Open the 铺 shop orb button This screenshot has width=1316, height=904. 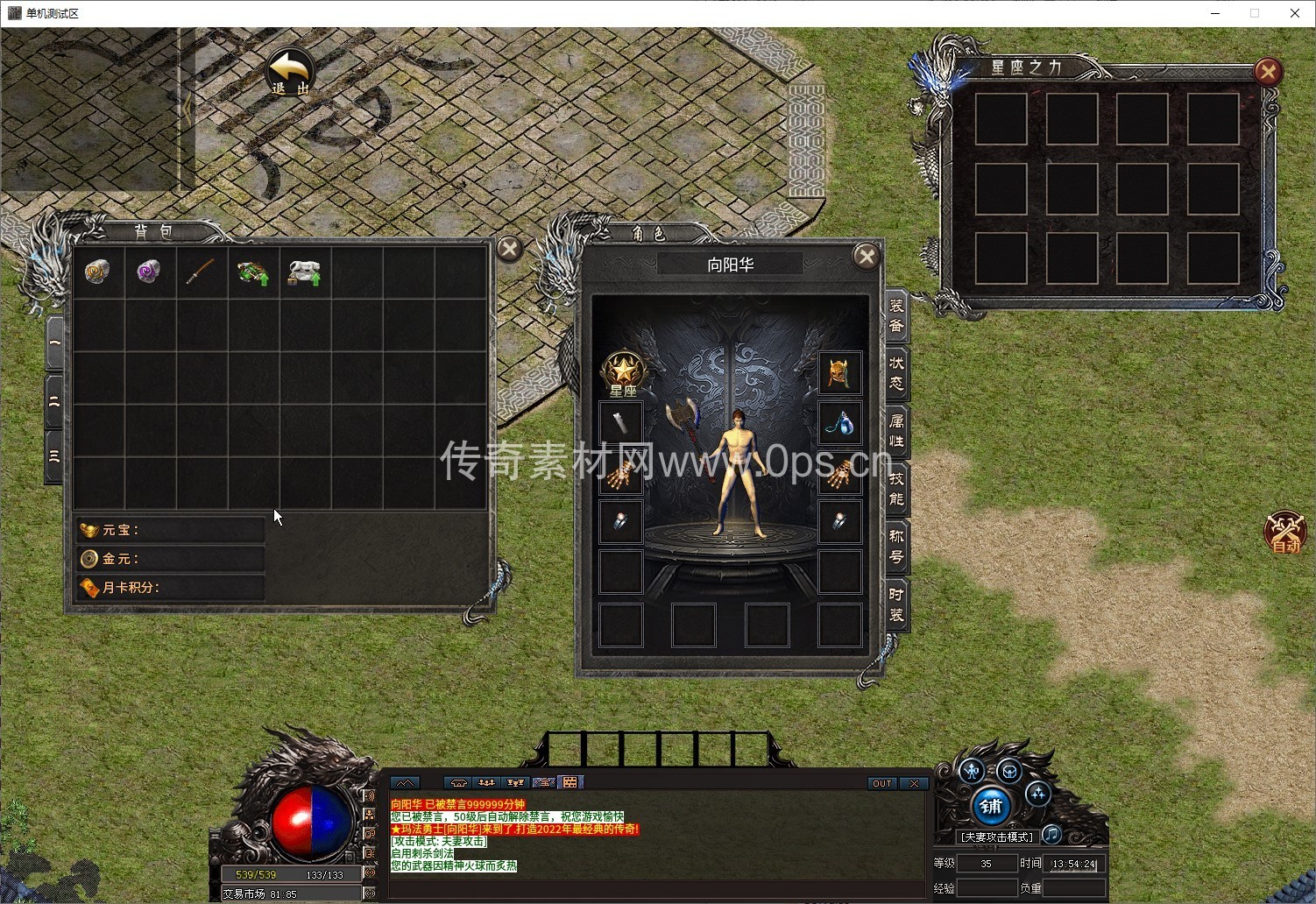click(991, 807)
